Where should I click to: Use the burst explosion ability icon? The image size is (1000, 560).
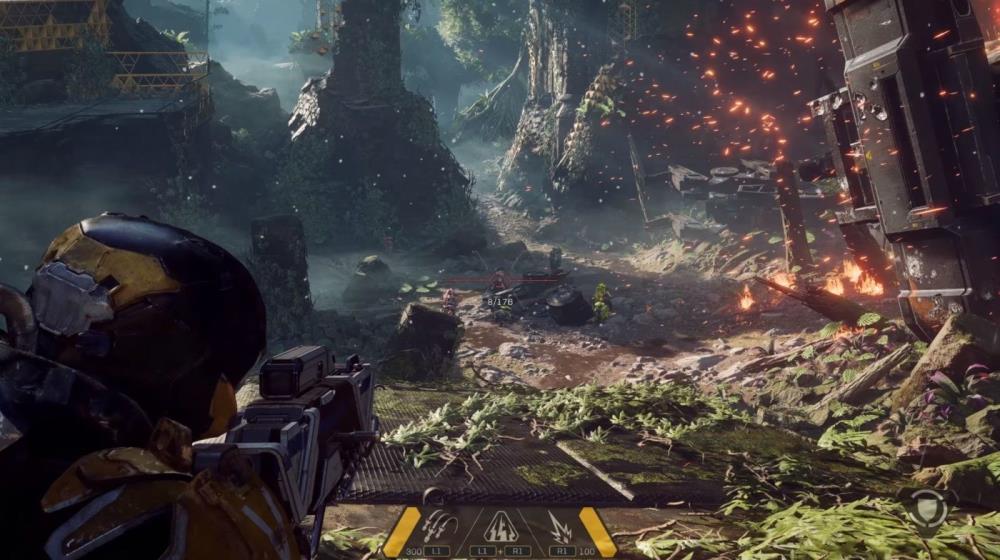pyautogui.click(x=559, y=526)
